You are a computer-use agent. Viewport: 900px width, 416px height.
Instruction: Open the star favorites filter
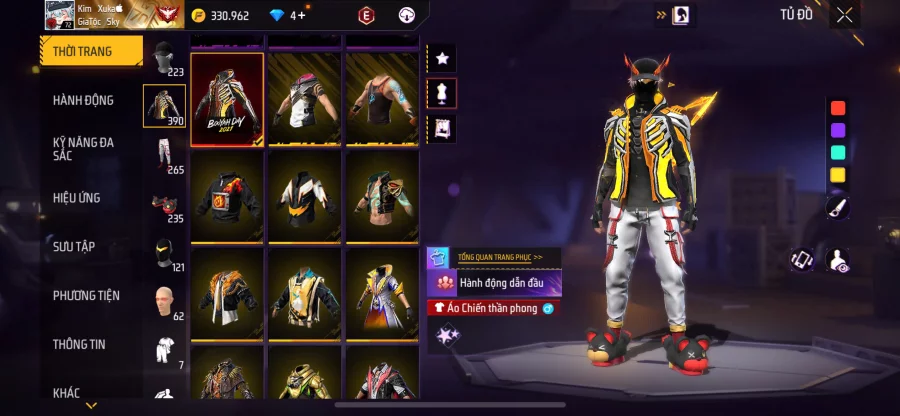click(x=442, y=59)
